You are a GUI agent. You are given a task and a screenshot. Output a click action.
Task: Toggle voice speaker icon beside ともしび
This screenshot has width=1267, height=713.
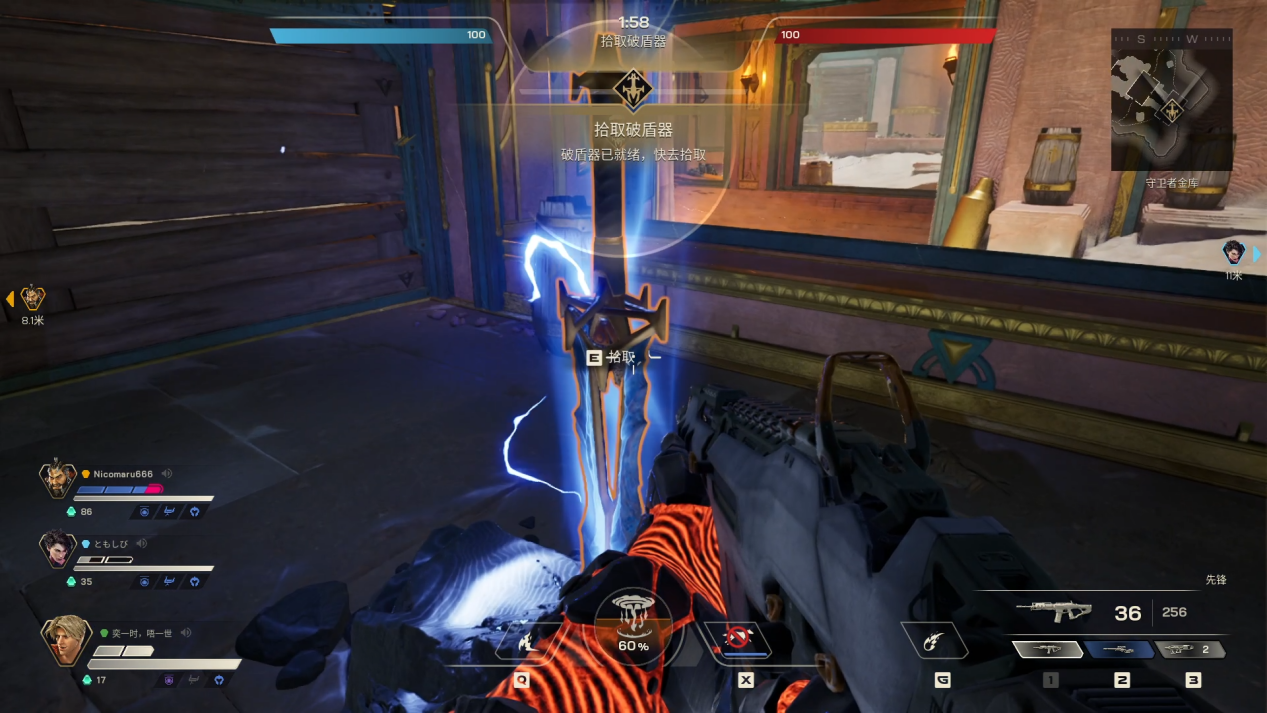(x=142, y=543)
